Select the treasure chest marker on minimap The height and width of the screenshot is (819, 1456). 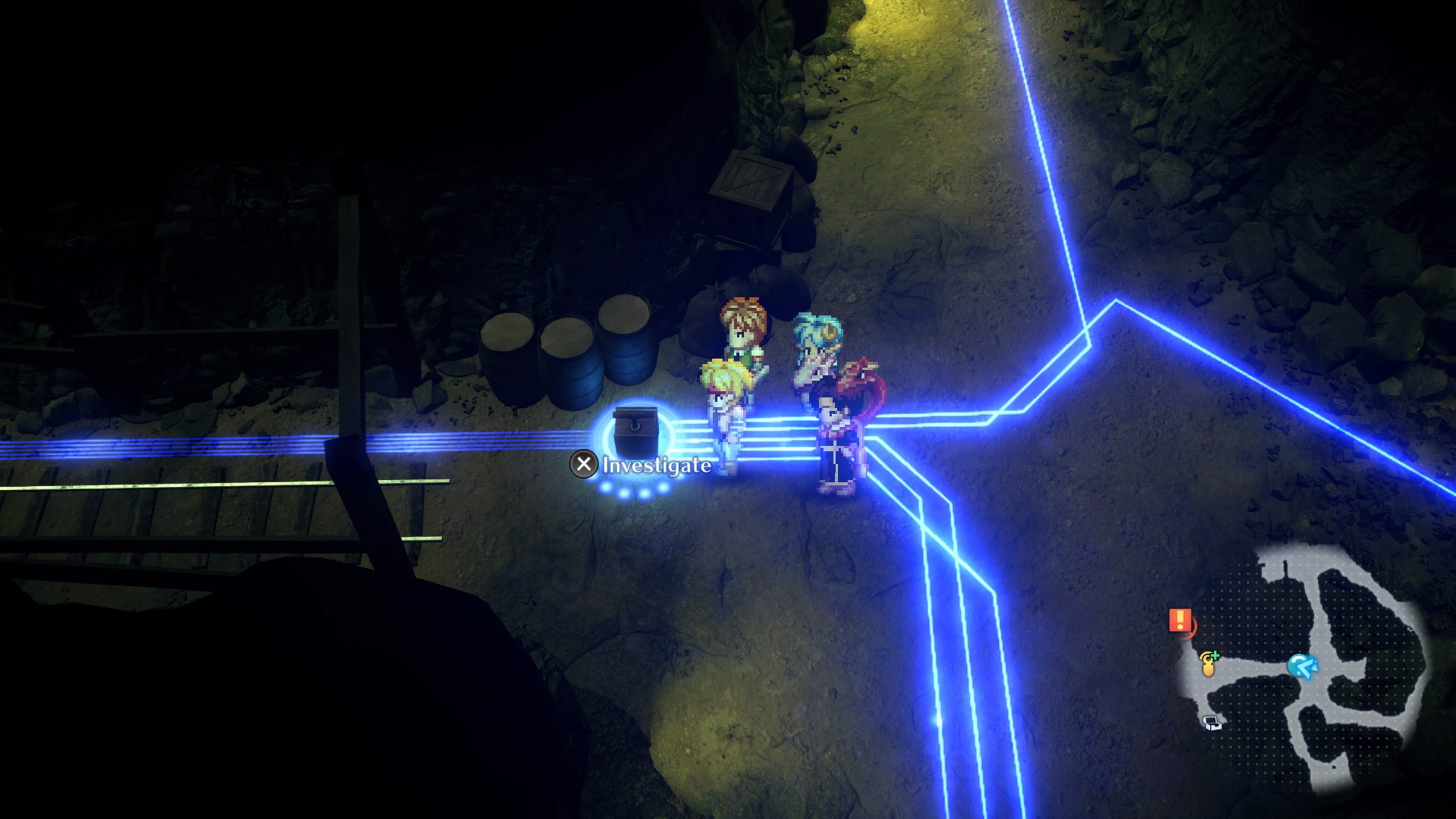click(1213, 723)
